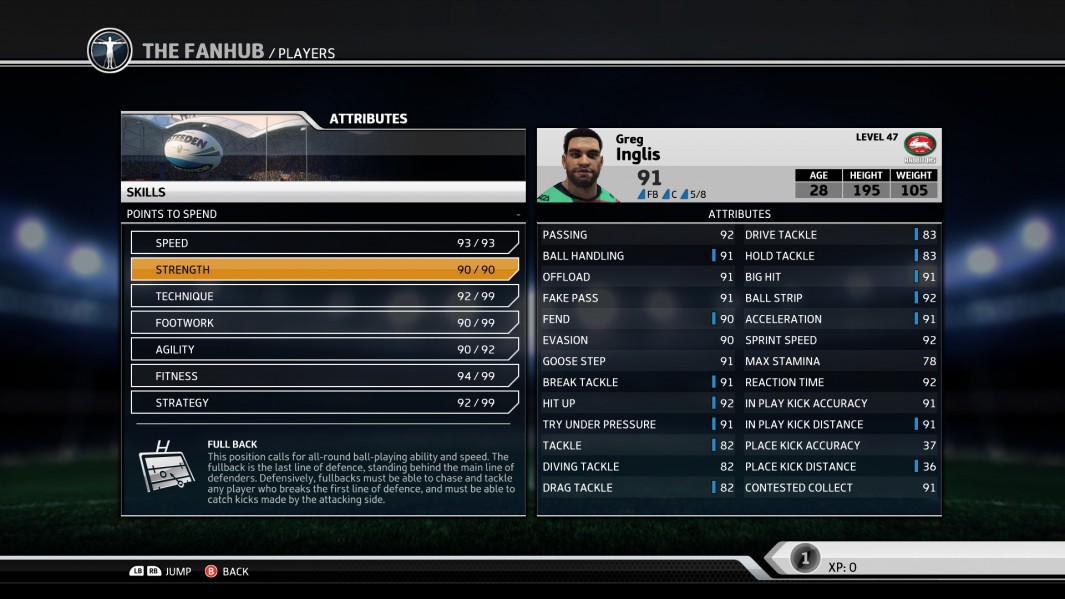1065x599 pixels.
Task: Select the Speed skill row
Action: [x=324, y=243]
